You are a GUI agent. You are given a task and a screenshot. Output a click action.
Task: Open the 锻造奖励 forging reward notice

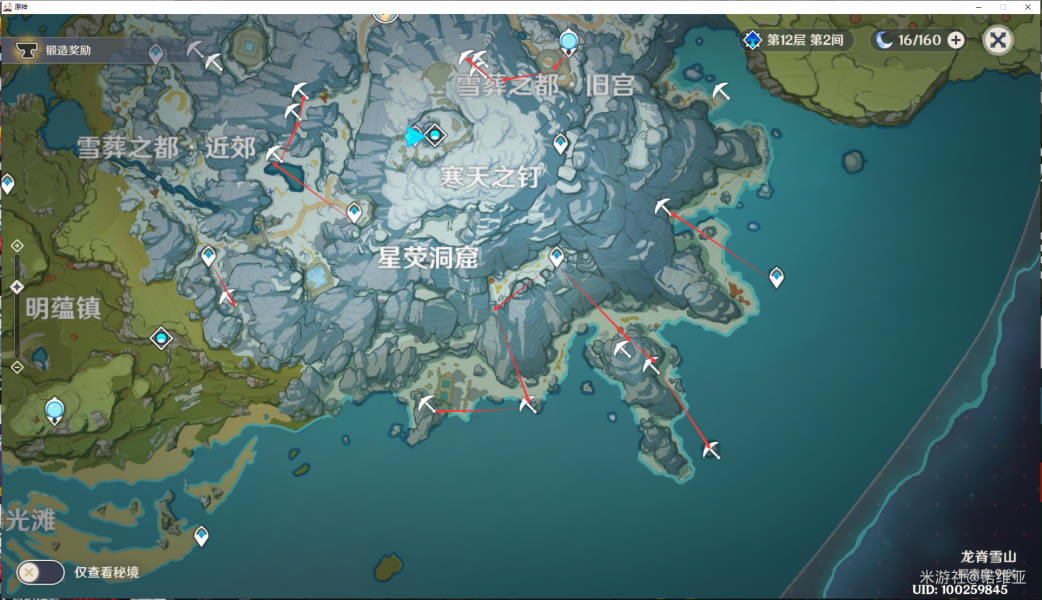70,49
